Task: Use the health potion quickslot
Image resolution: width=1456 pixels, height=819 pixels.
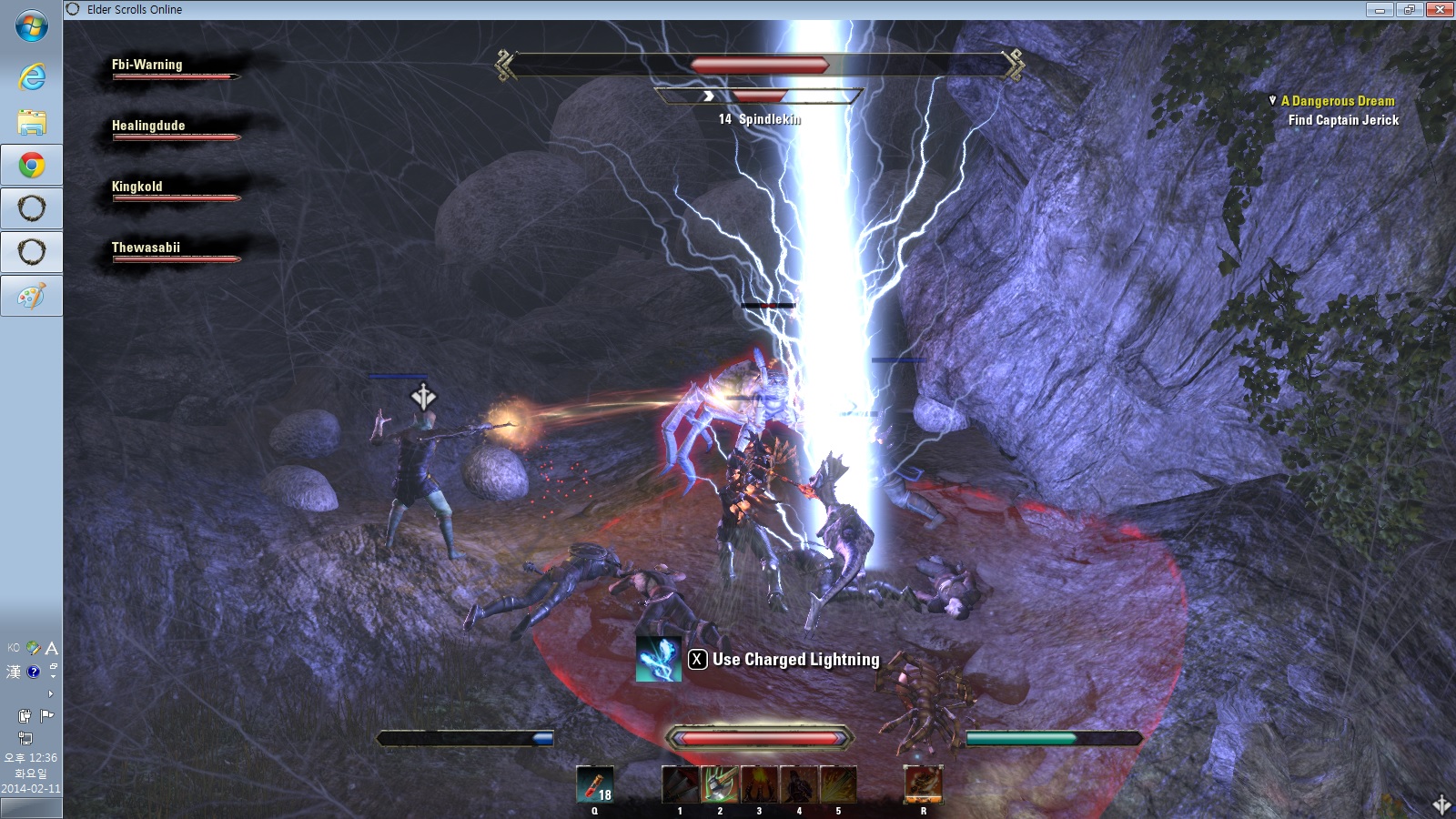Action: tap(594, 784)
